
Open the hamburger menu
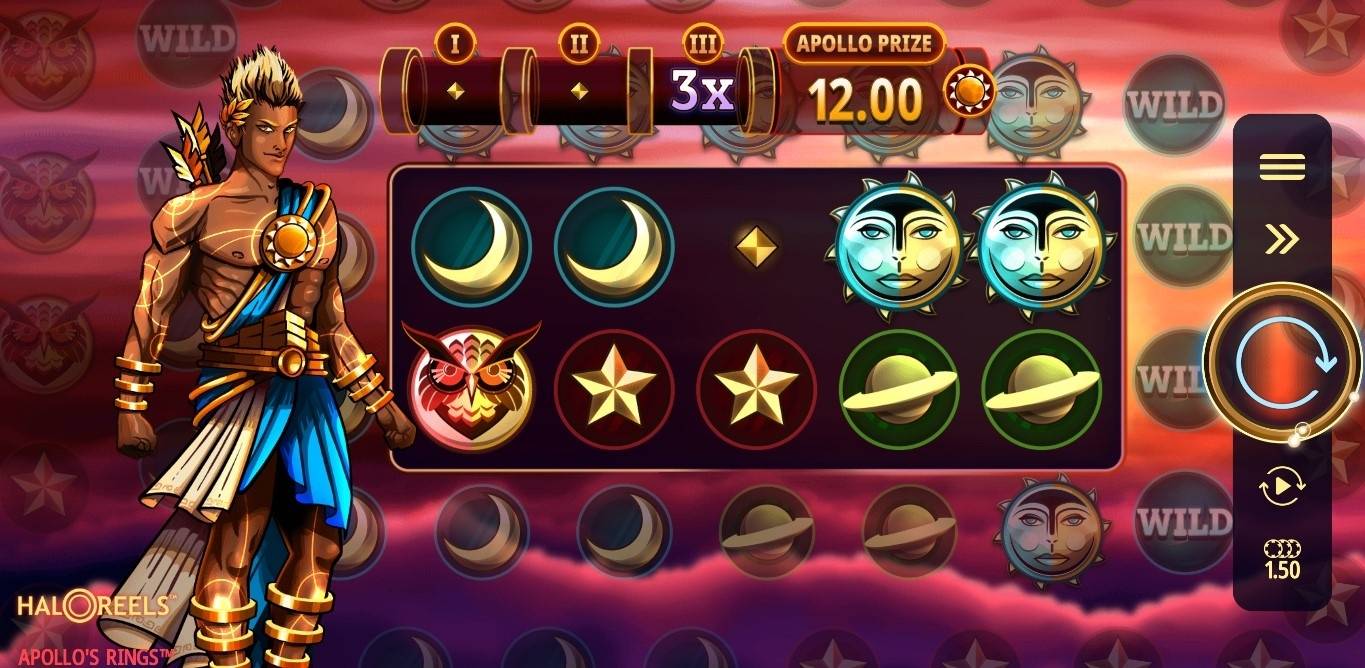point(1282,167)
